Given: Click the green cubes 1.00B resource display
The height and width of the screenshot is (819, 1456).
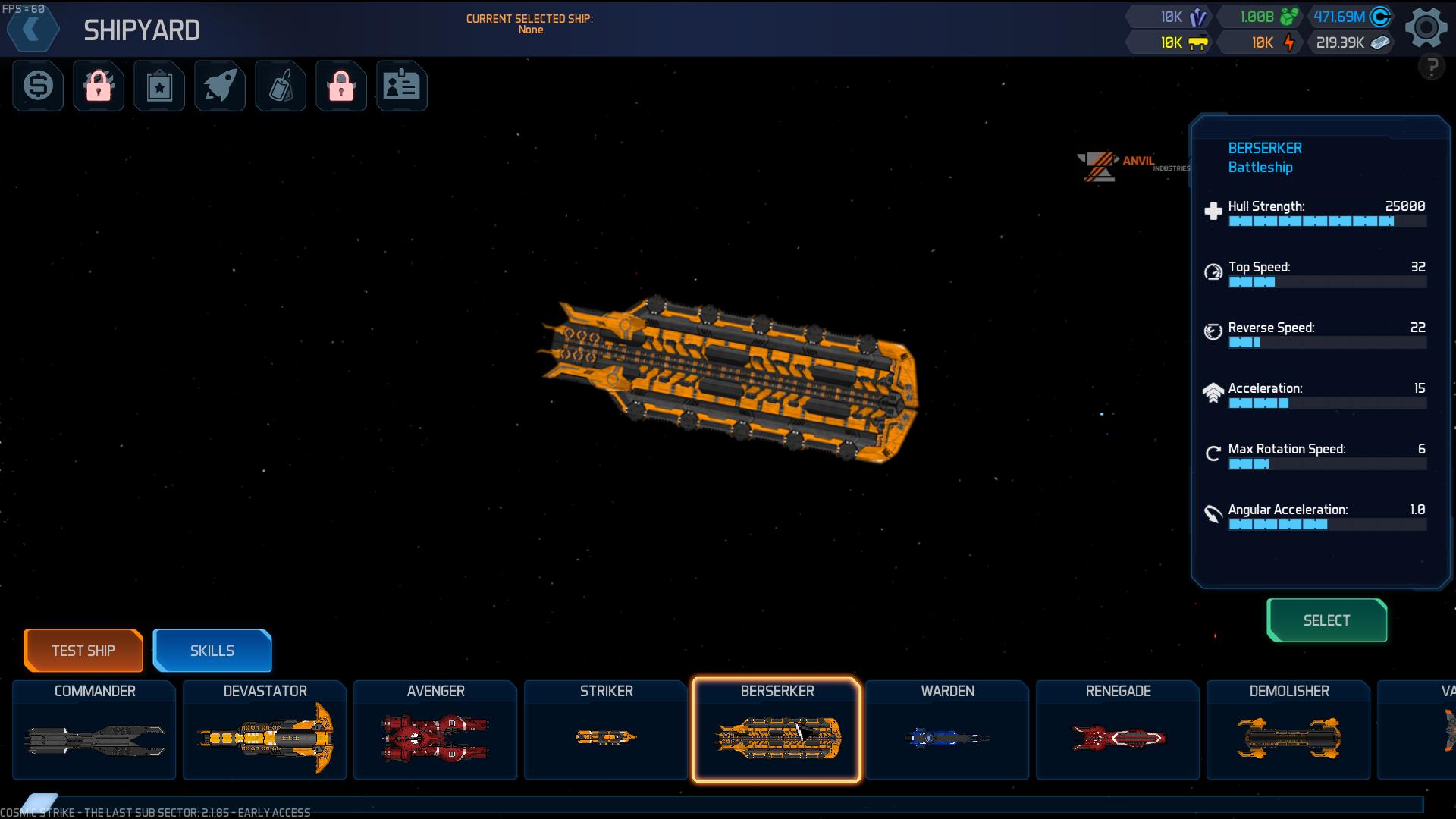Looking at the screenshot, I should click(1260, 15).
